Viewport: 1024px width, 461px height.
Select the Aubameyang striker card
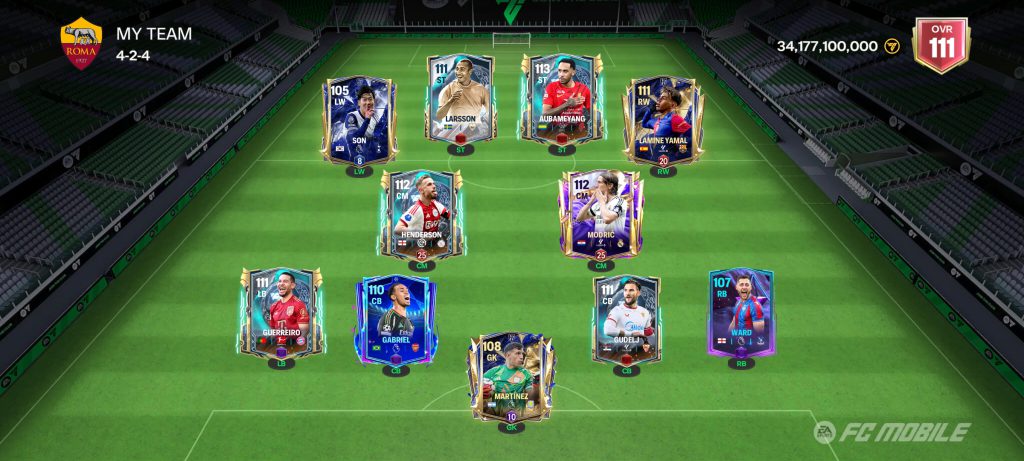[x=561, y=99]
